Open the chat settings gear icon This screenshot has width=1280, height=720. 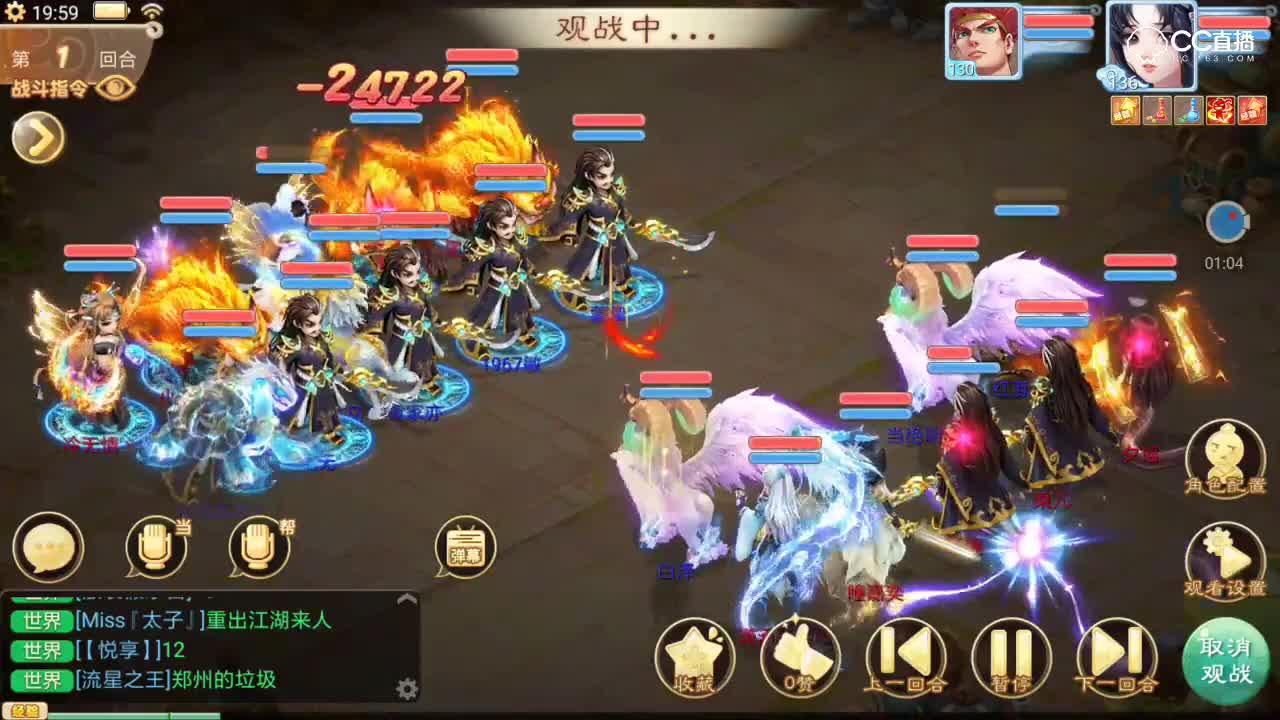(406, 687)
